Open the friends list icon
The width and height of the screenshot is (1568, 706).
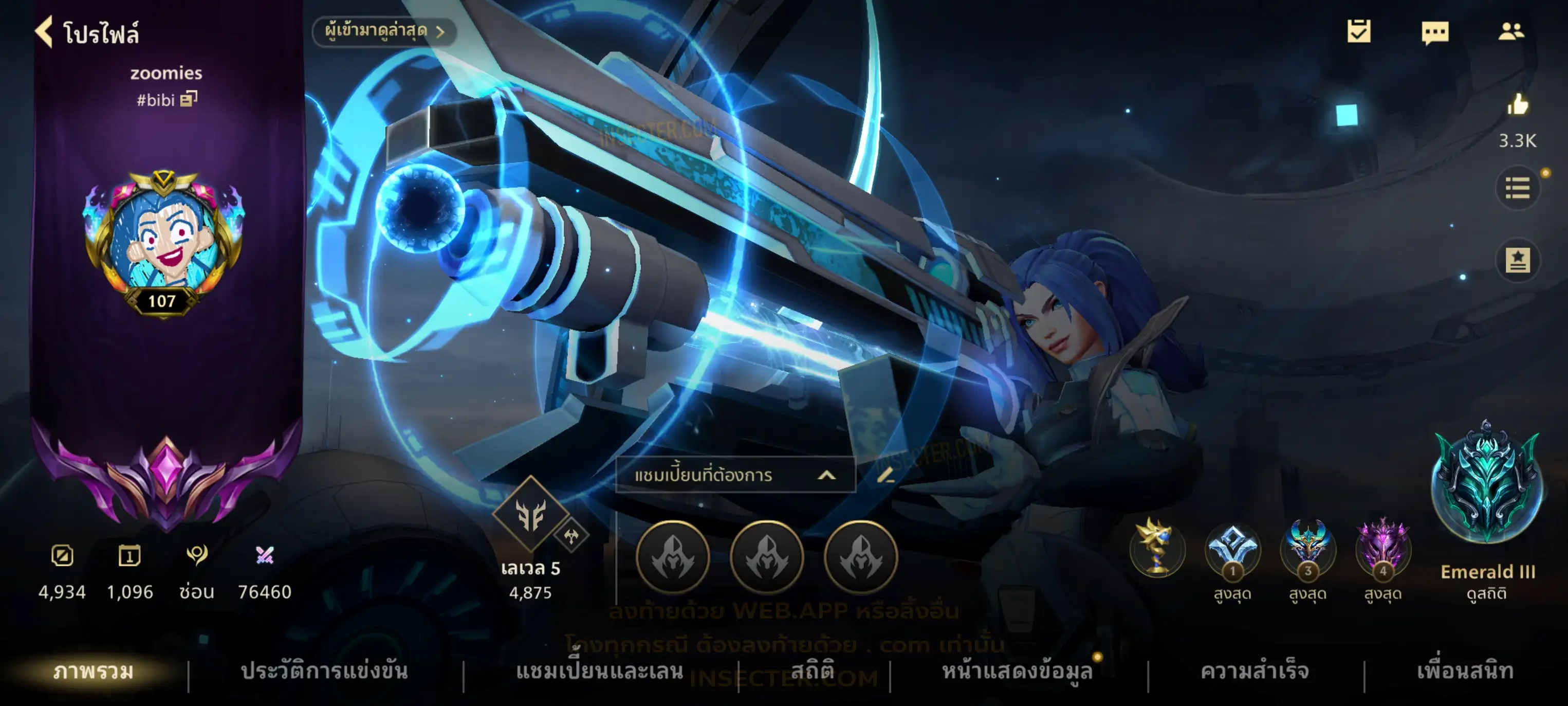tap(1511, 31)
